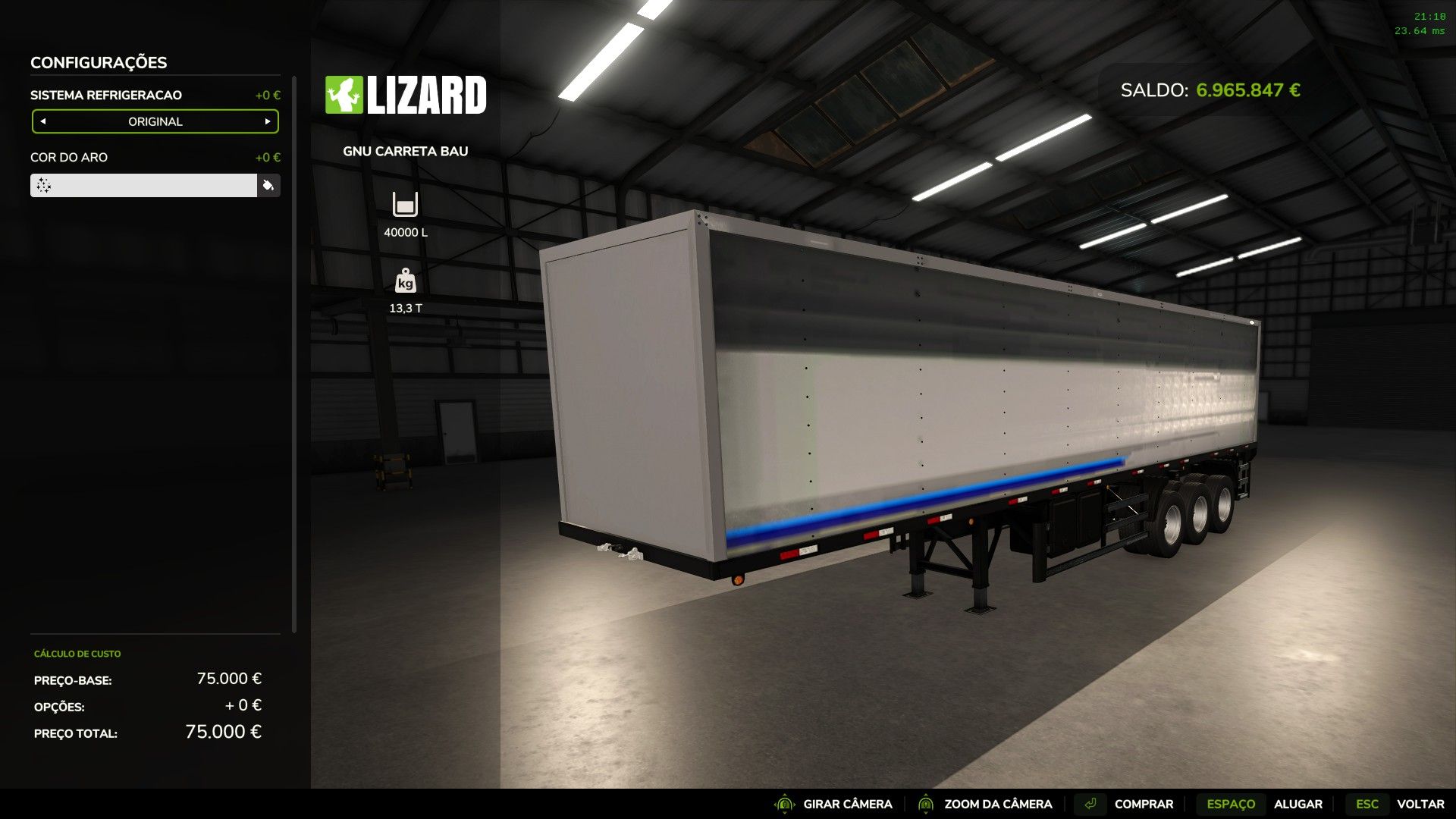The width and height of the screenshot is (1456, 819).
Task: Rent the trailer with Alugar
Action: pos(1298,804)
